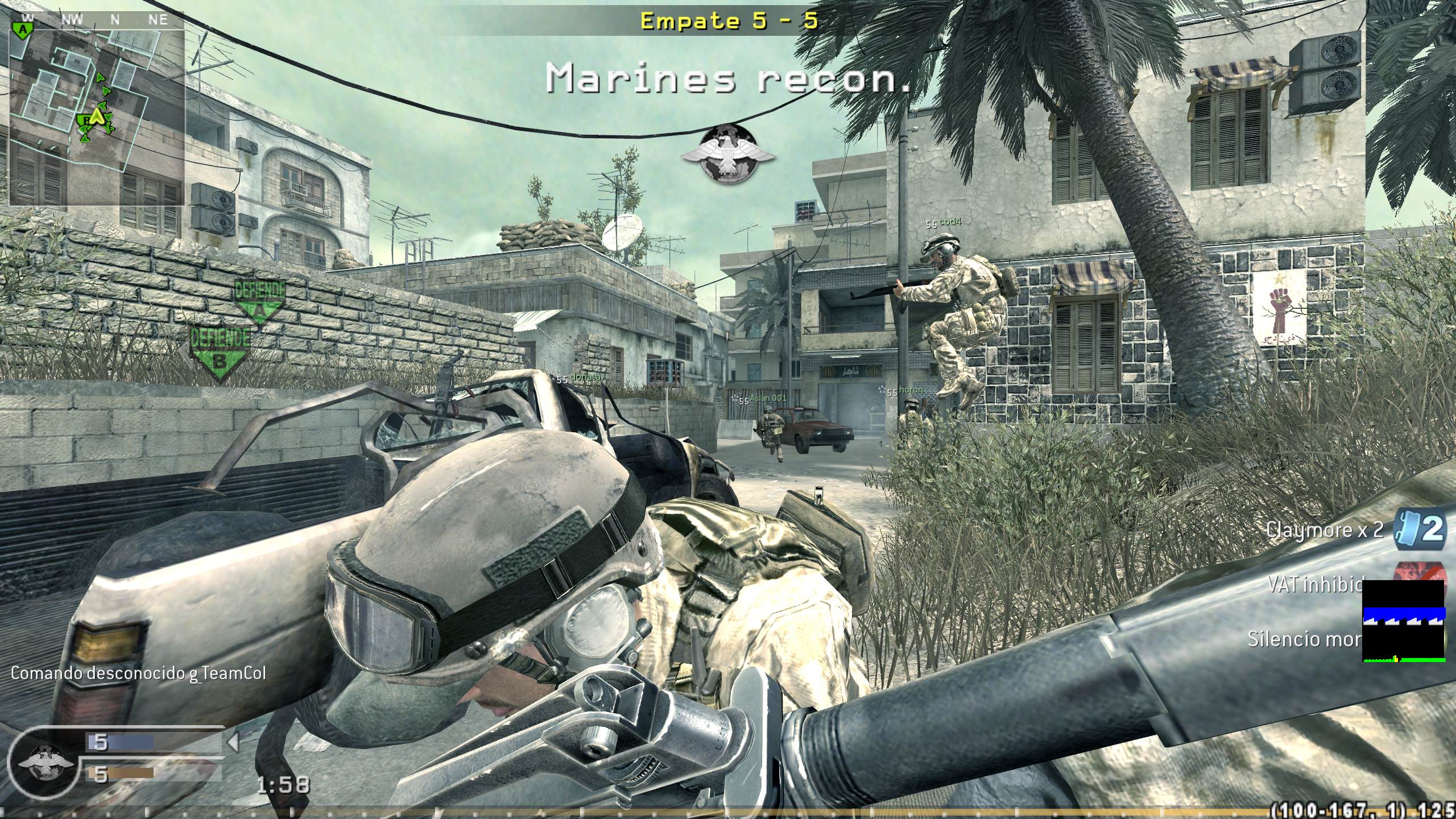Collapse the compass strip showing W NW N NE
The image size is (1456, 819).
point(91,19)
